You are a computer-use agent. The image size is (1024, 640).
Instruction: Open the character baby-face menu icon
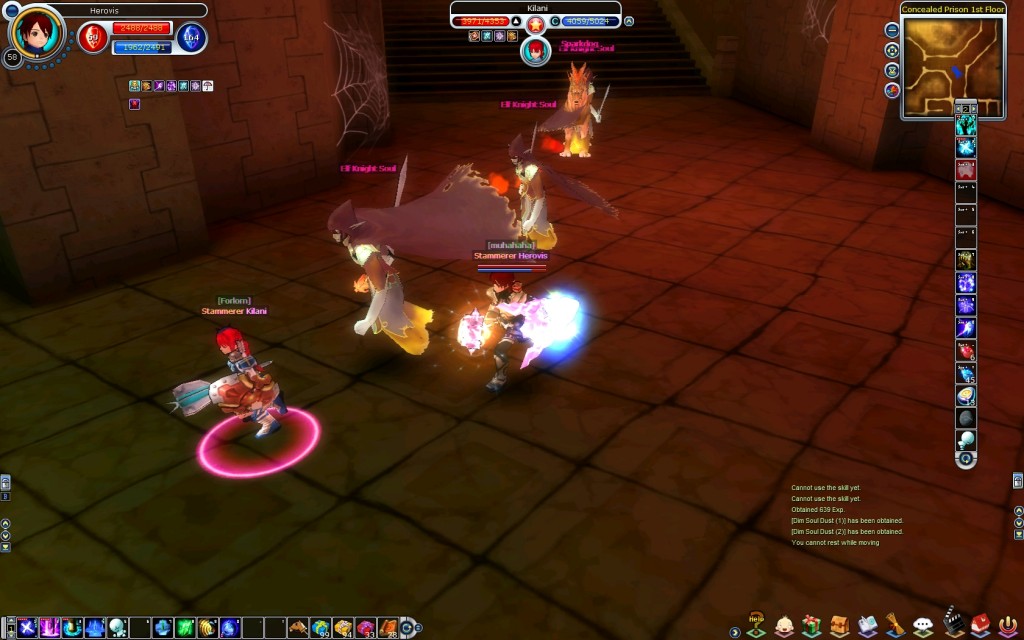pos(784,626)
